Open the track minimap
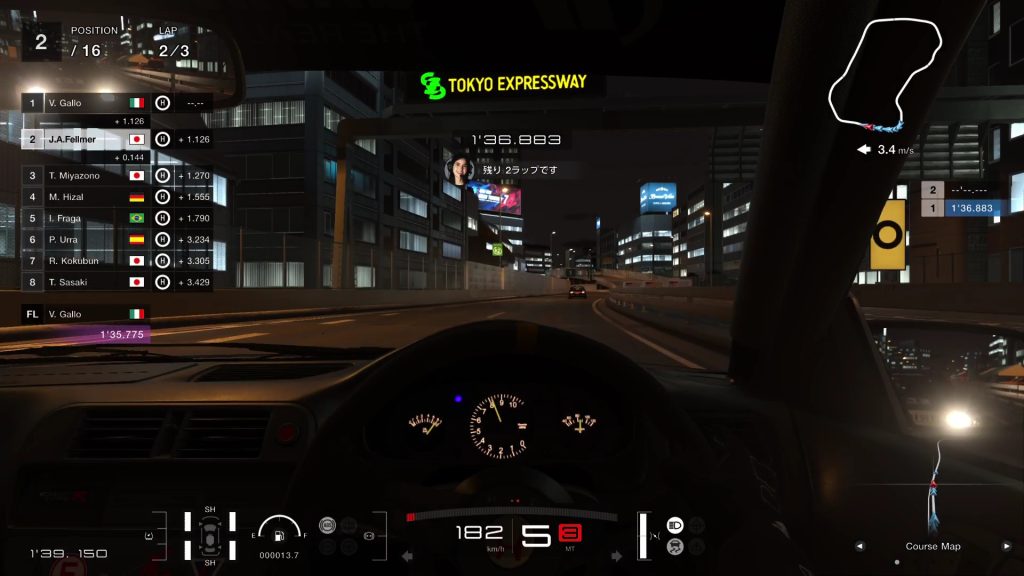 point(886,75)
